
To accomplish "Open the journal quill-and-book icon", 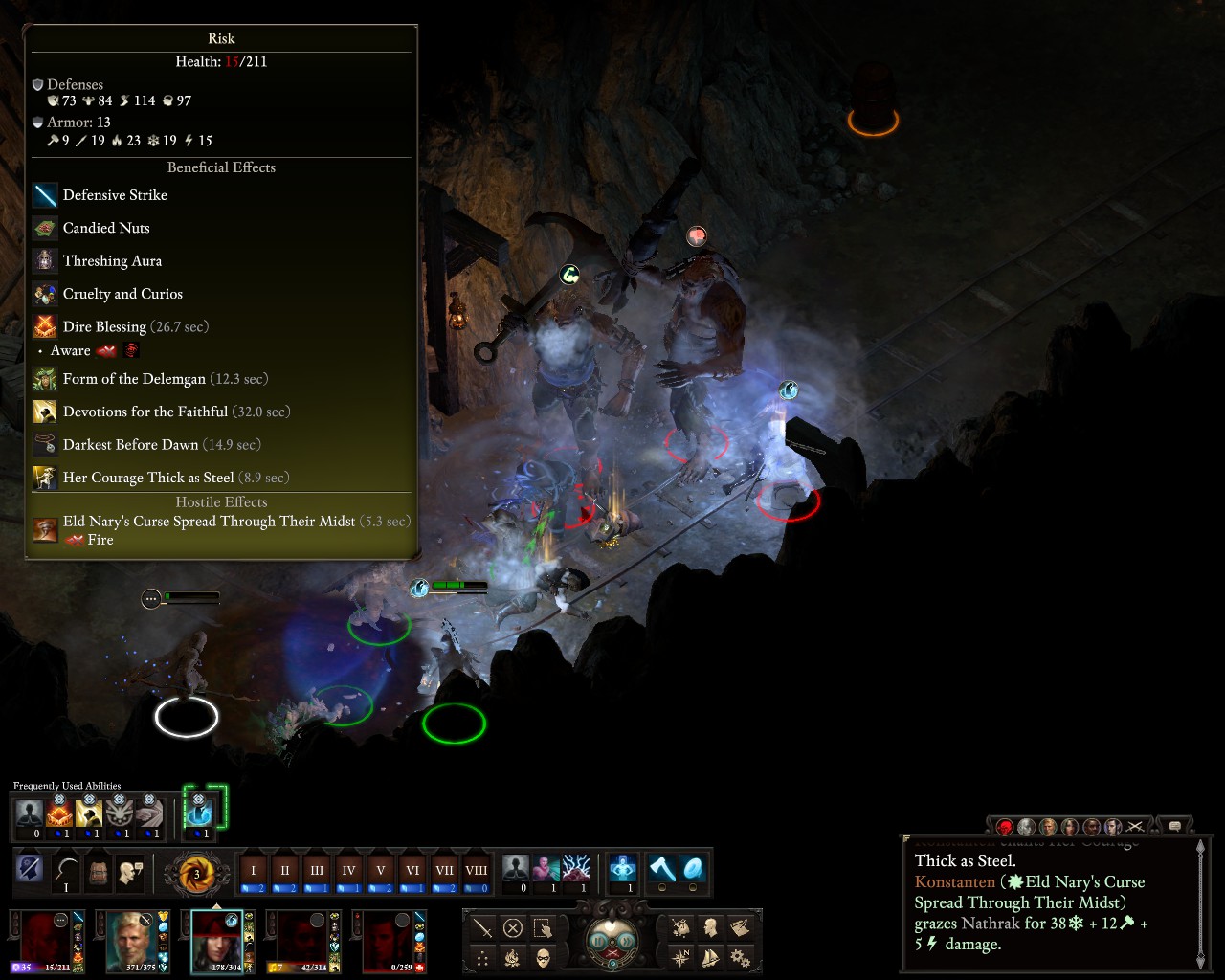I will [x=740, y=927].
